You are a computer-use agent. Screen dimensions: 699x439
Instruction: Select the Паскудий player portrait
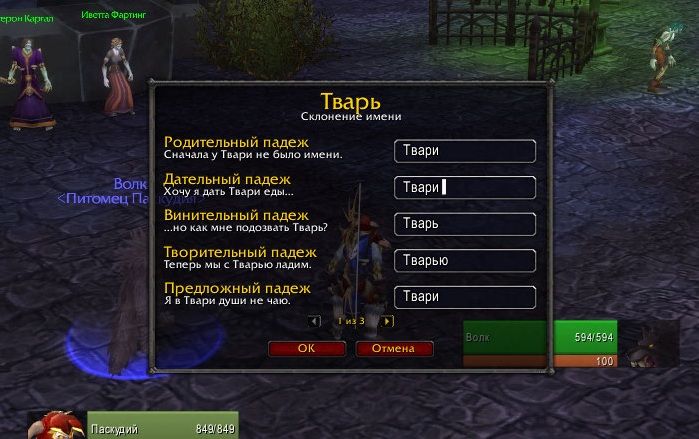57,425
